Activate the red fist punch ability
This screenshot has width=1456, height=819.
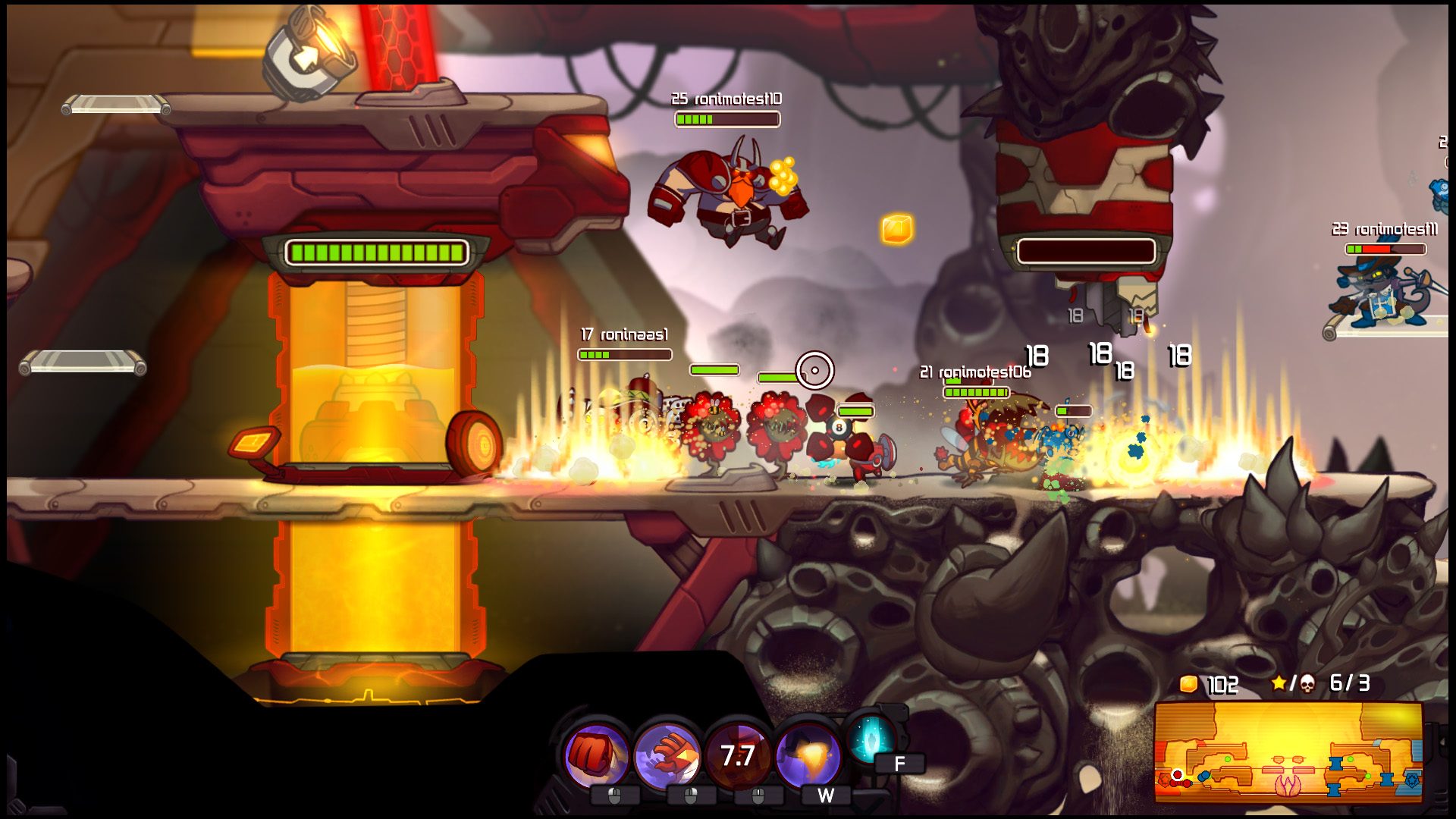point(597,755)
